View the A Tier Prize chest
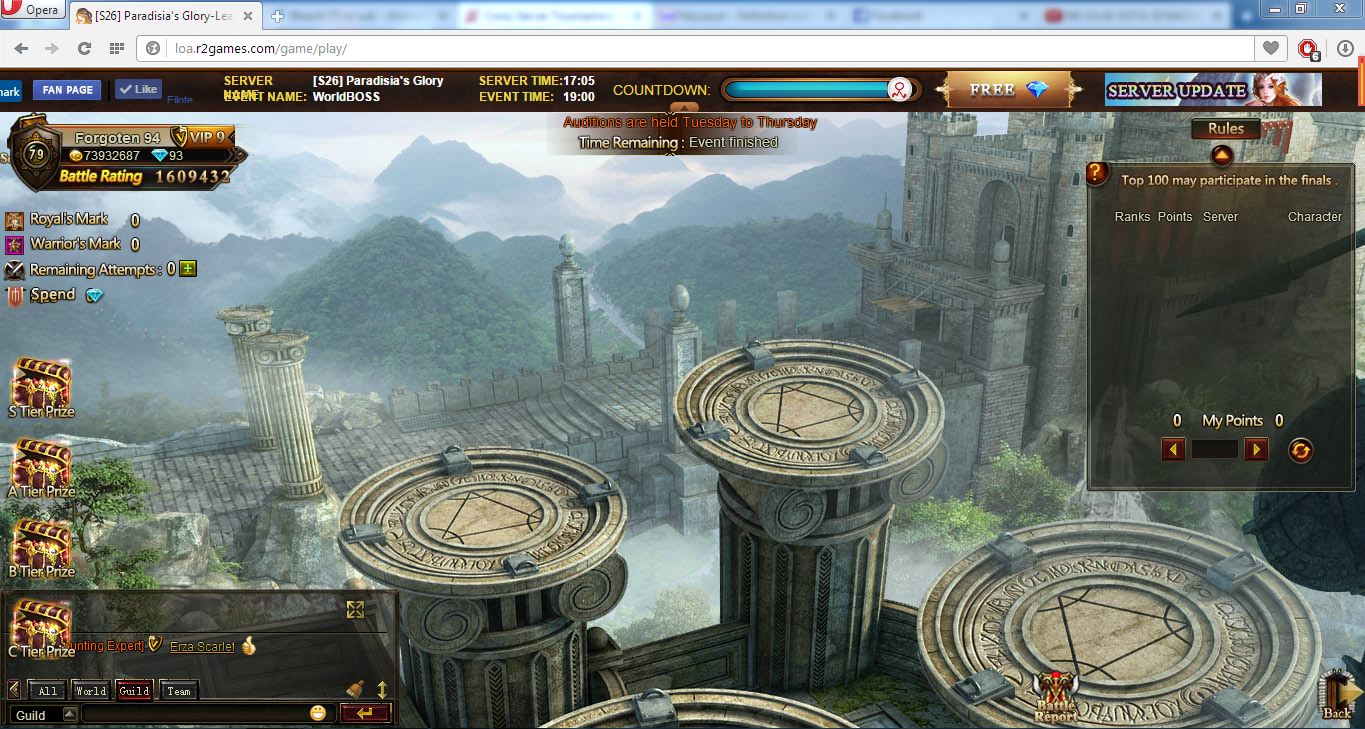 coord(41,468)
